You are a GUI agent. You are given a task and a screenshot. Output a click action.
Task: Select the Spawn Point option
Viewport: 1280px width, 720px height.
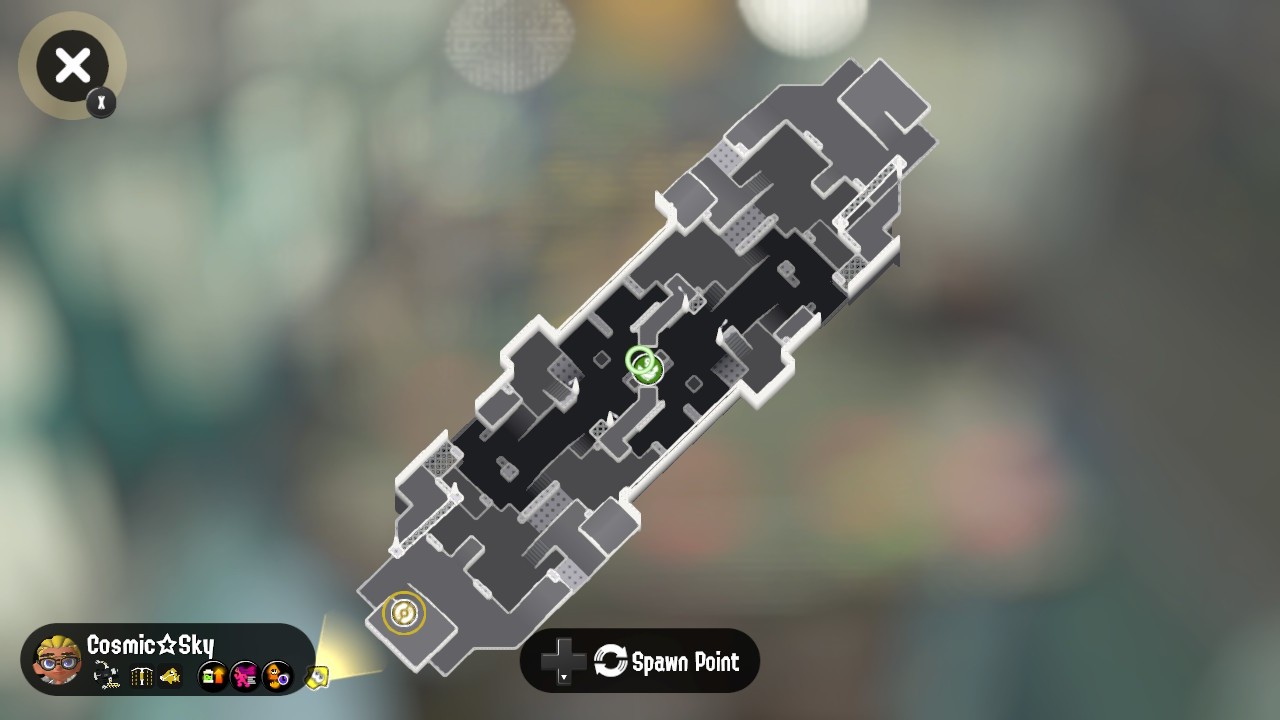(640, 661)
